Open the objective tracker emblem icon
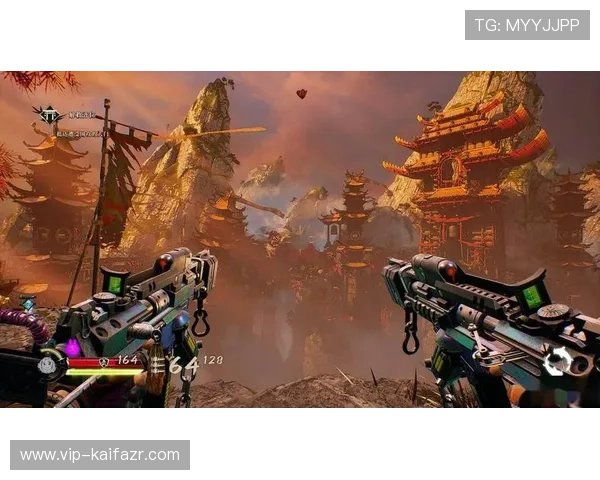The height and width of the screenshot is (480, 600). pos(47,114)
